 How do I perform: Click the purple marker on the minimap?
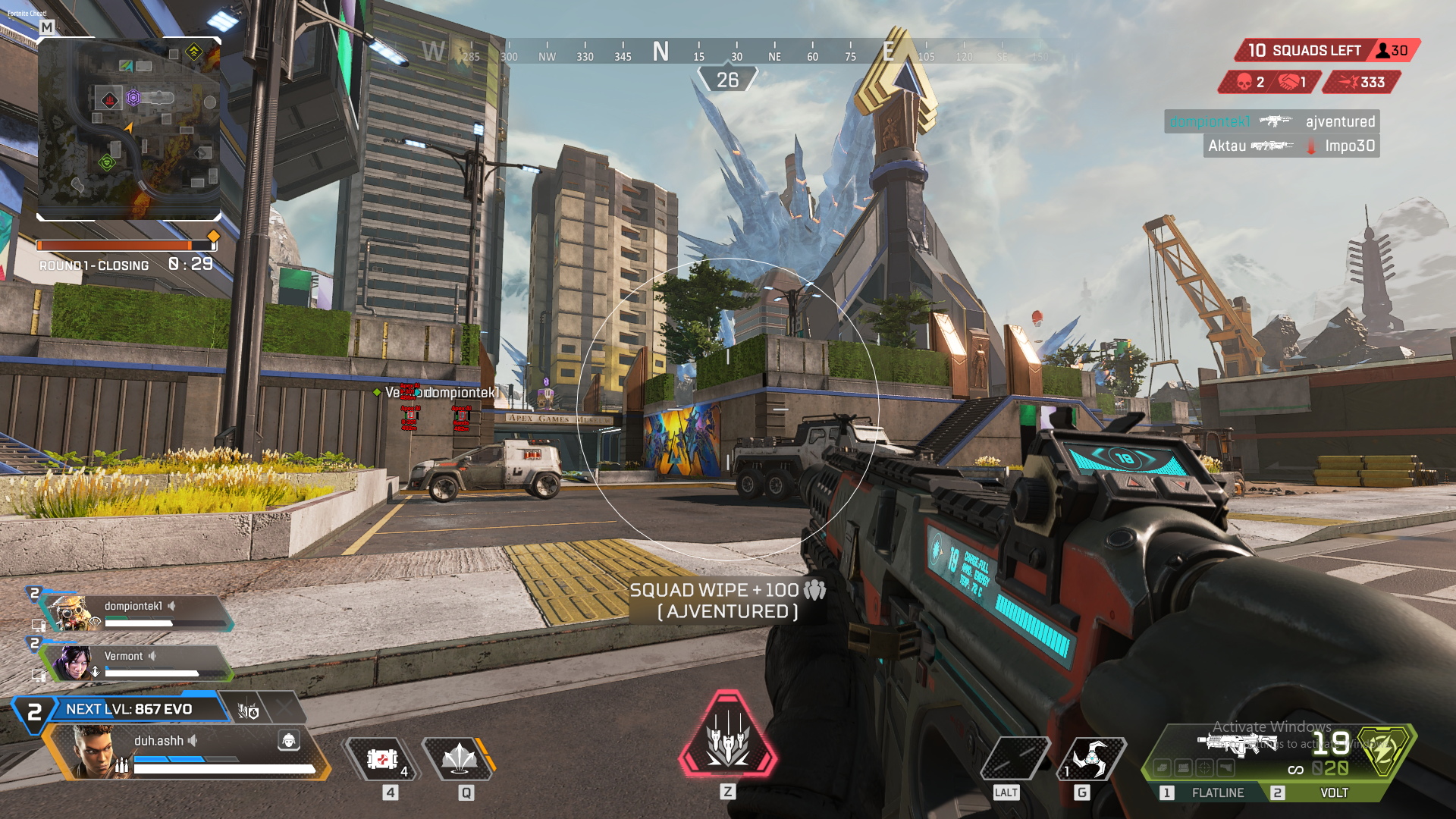[133, 97]
